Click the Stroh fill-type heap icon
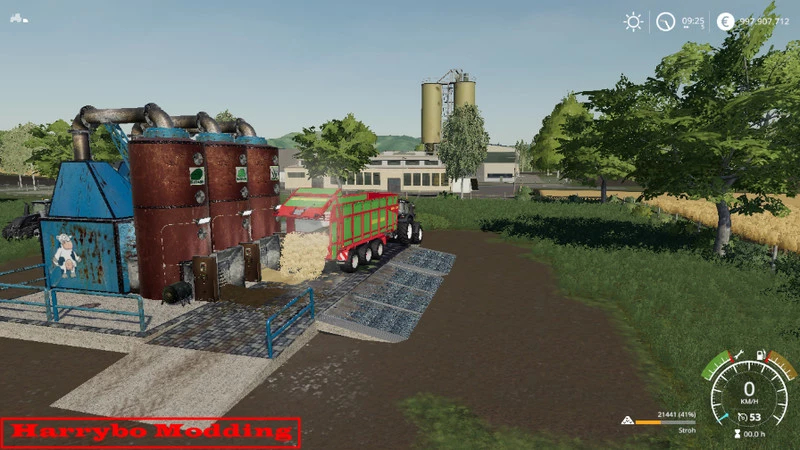Screen dimensions: 800x450 point(627,421)
